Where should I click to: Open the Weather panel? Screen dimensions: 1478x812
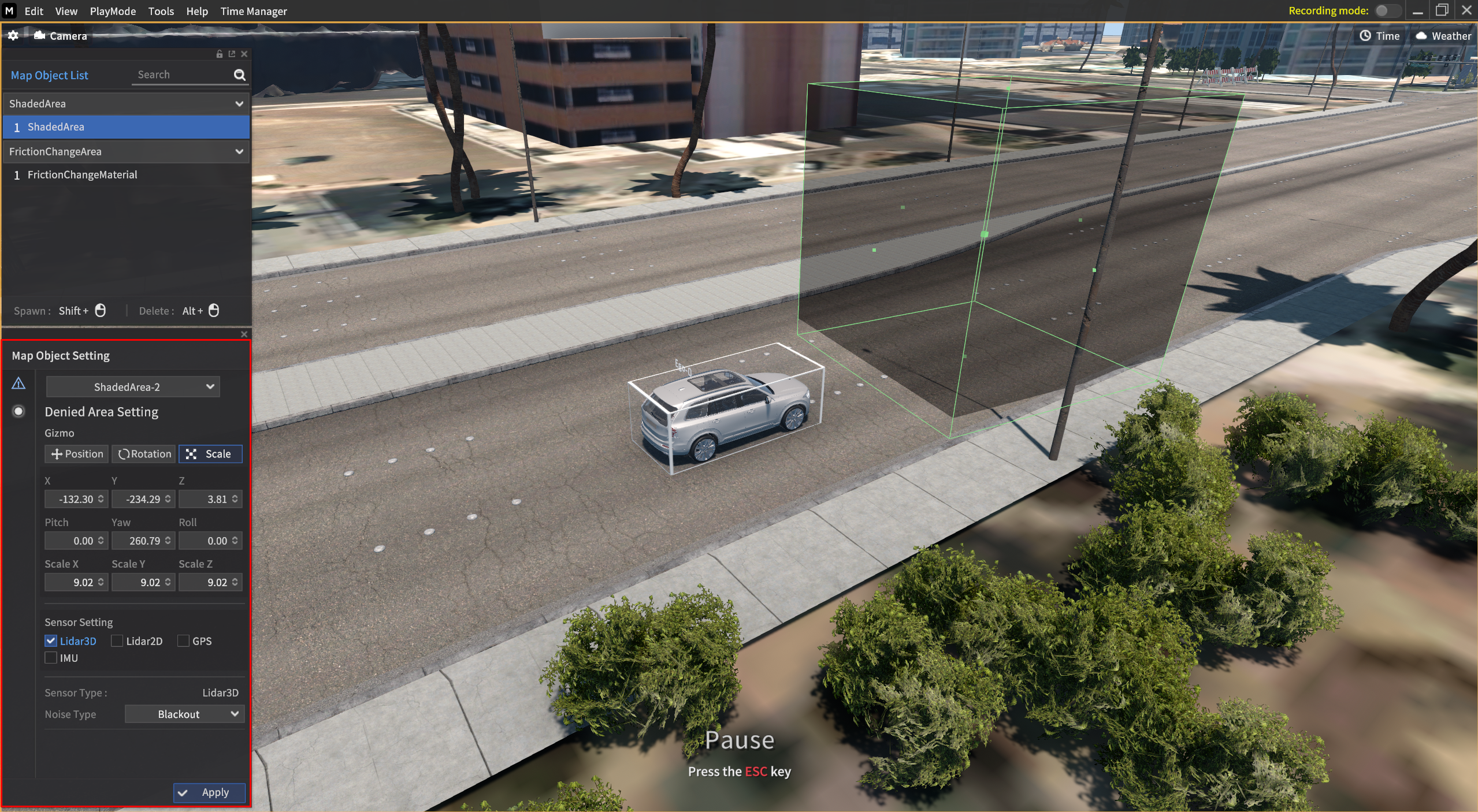(1443, 36)
